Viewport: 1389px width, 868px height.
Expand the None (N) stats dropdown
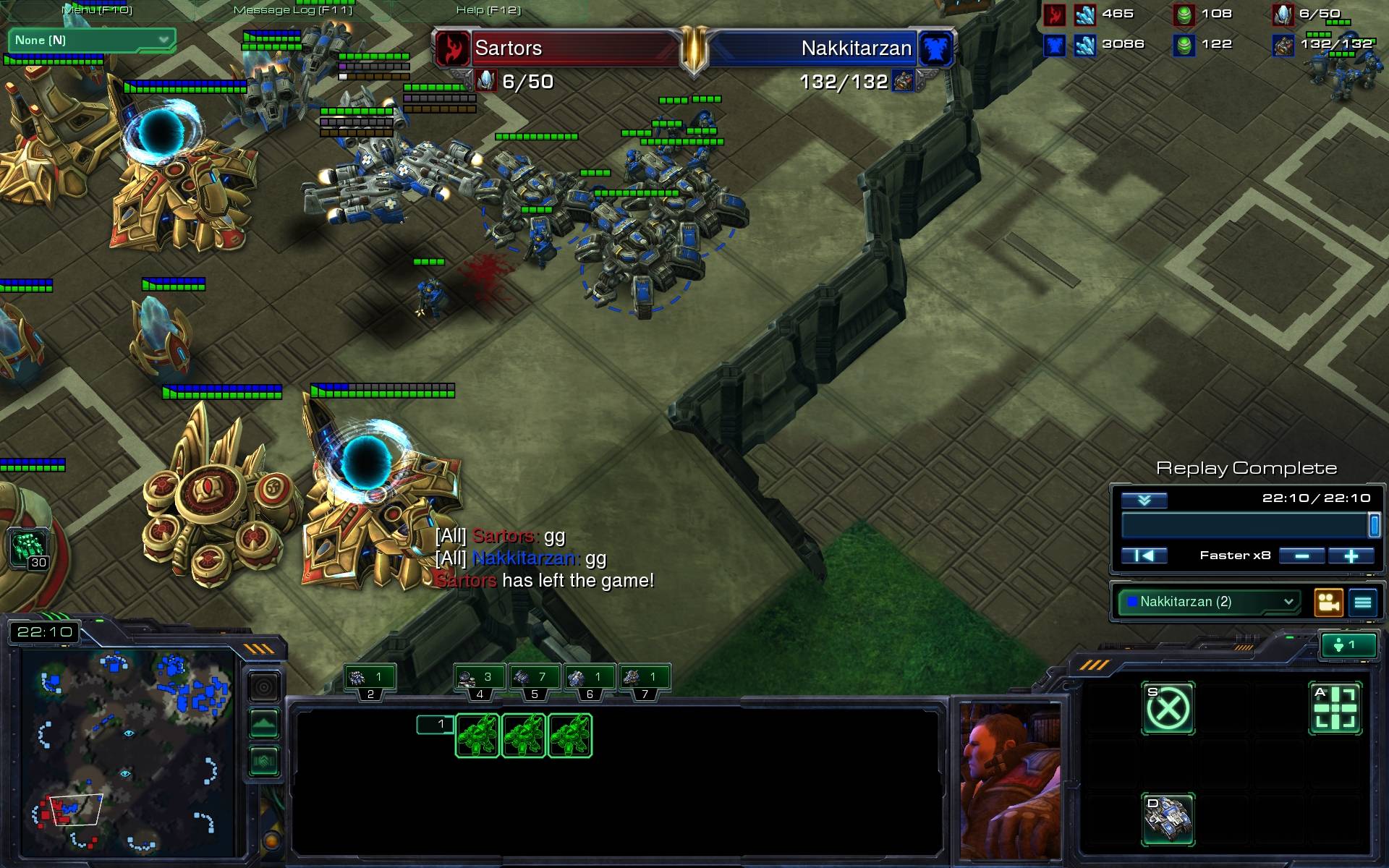(x=91, y=41)
